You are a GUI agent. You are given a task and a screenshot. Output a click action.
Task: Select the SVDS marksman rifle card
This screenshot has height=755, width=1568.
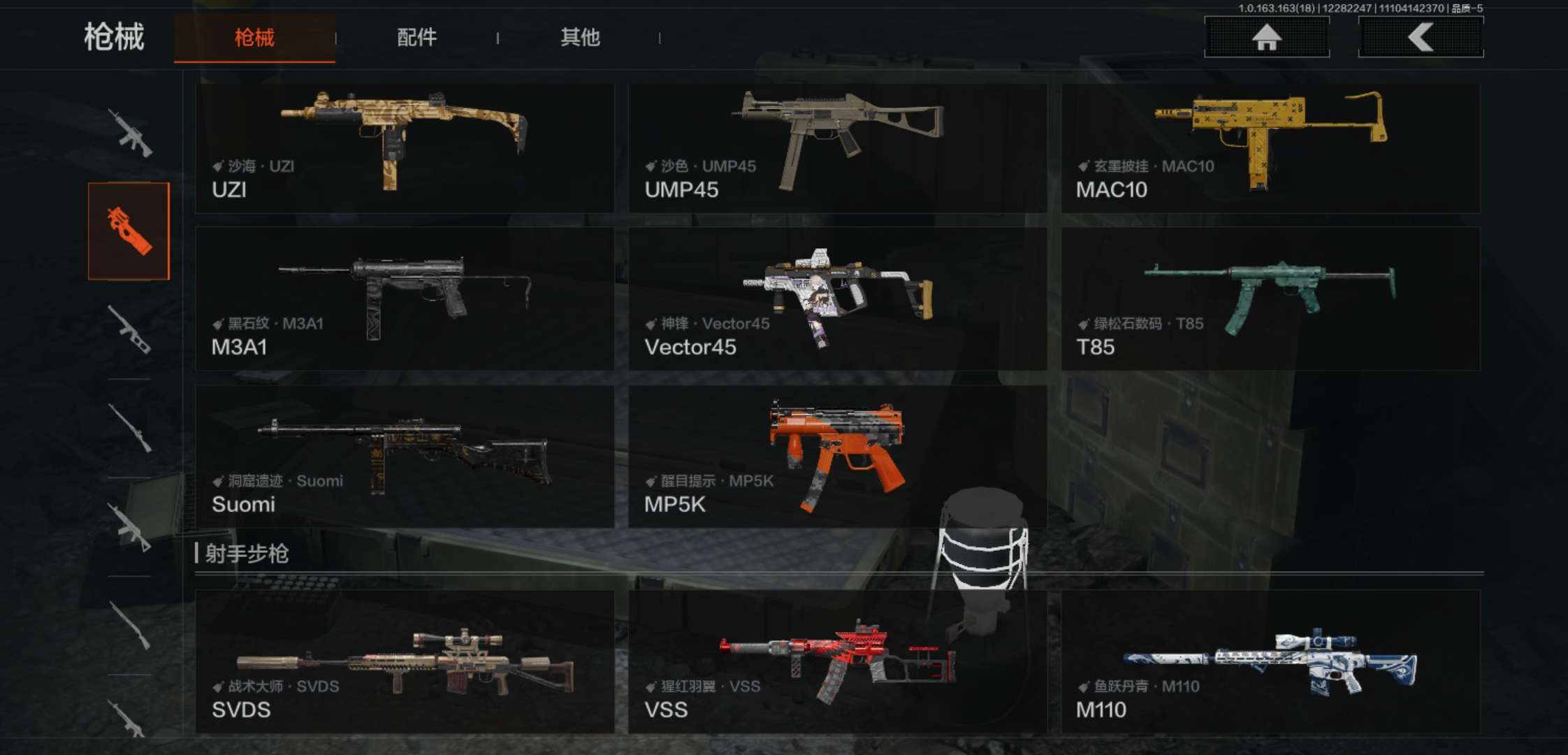pyautogui.click(x=405, y=661)
